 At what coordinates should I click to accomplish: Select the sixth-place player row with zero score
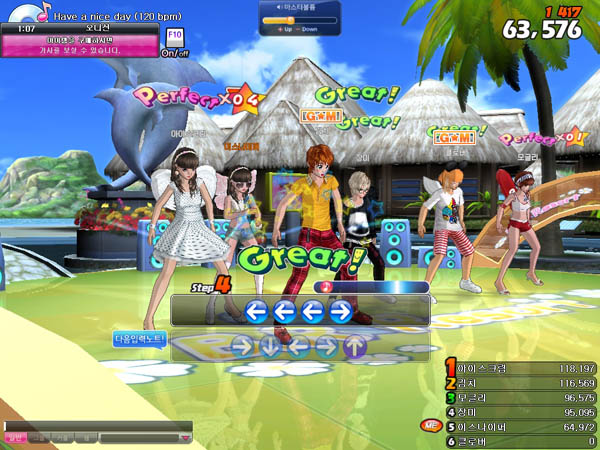pos(520,441)
